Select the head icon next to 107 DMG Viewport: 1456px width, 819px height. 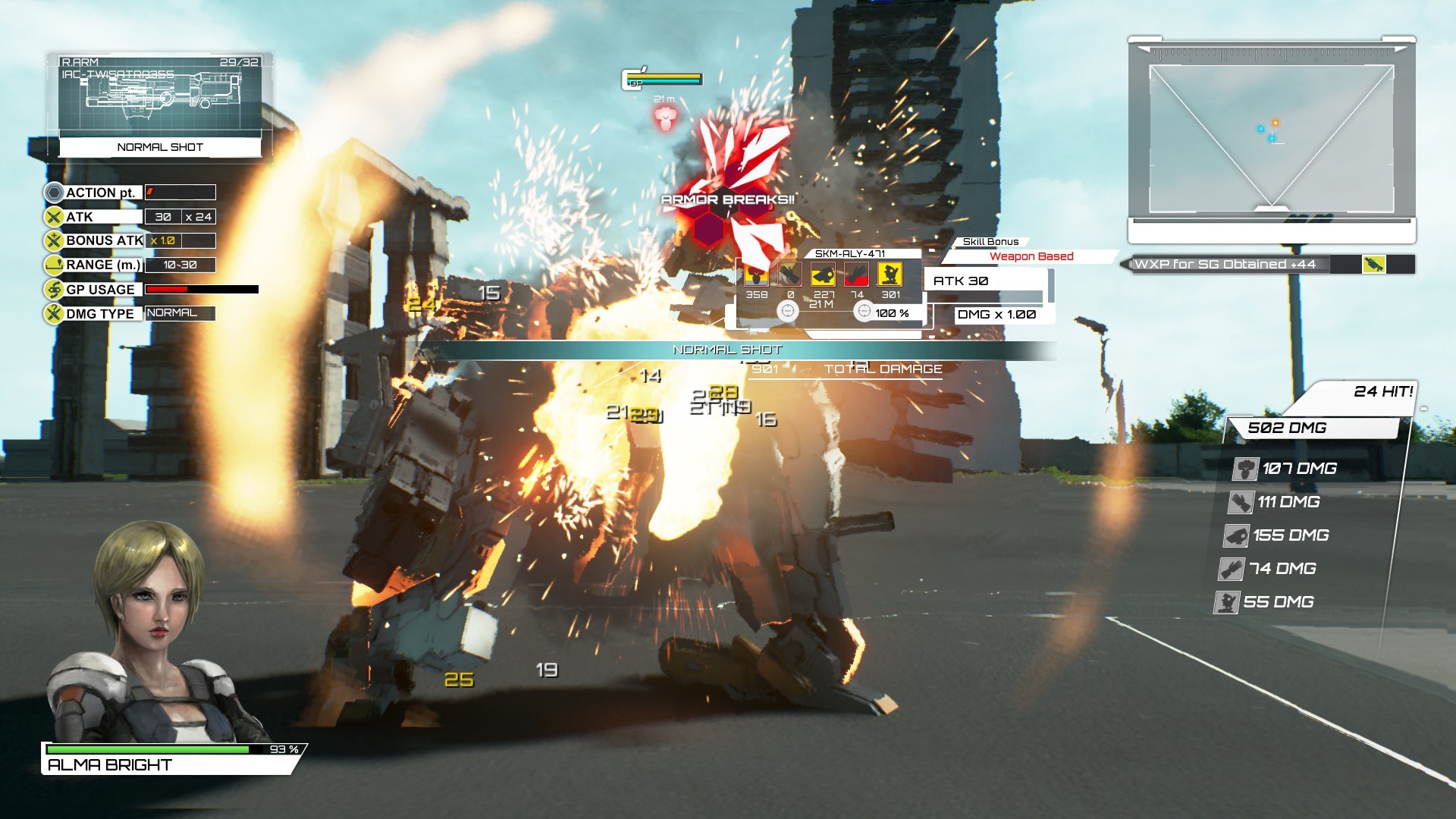(1245, 469)
